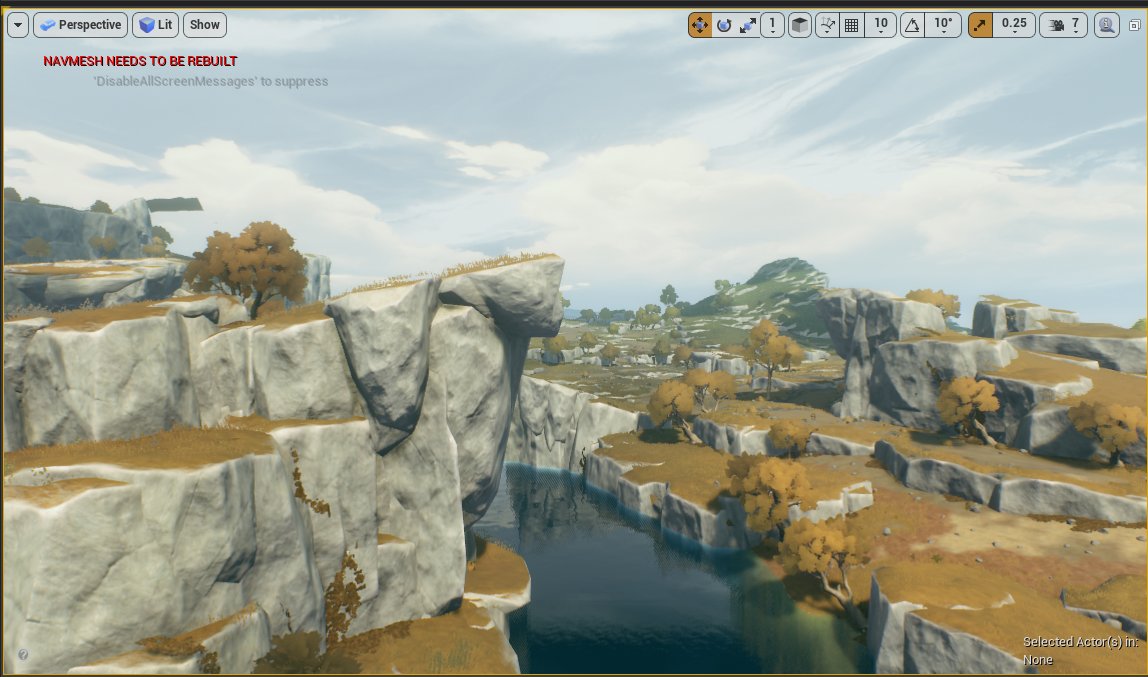Open the world/local coordinate system dropdown
The image size is (1148, 677).
(772, 25)
